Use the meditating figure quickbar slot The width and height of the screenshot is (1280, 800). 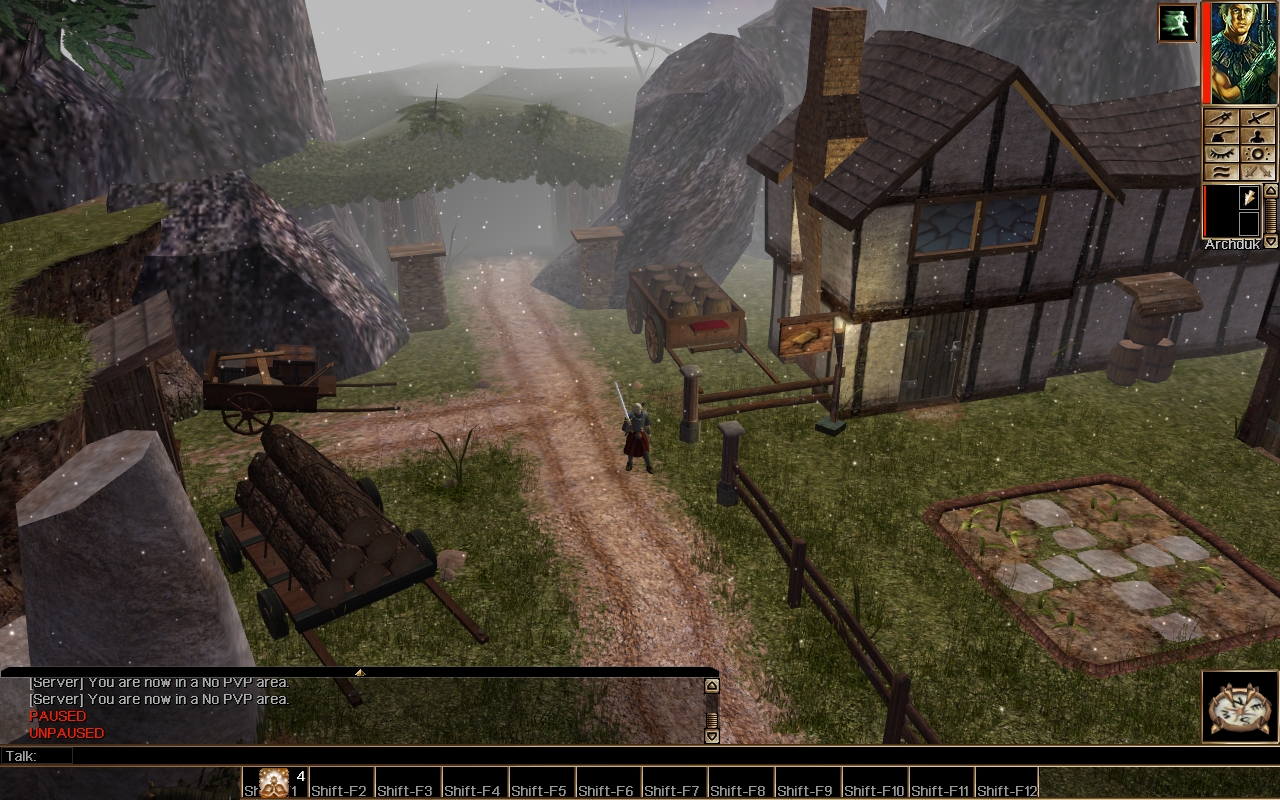click(273, 782)
